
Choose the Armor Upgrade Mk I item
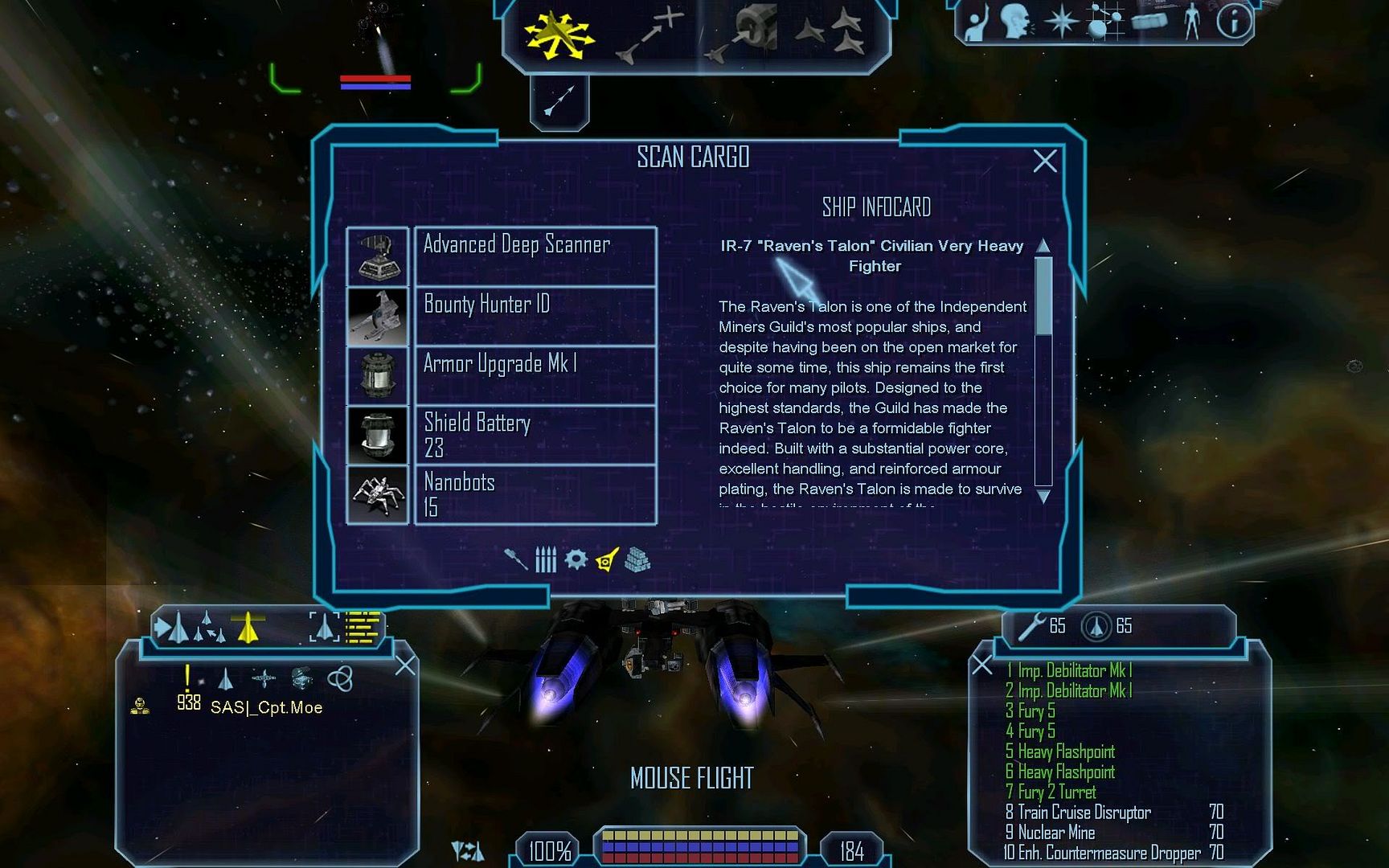tap(535, 375)
